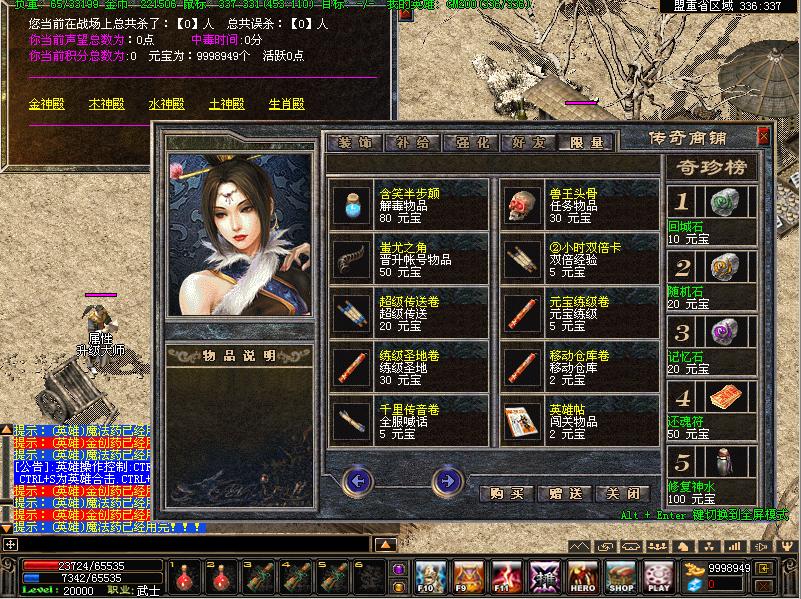Click the 购买 buy button

tap(505, 494)
